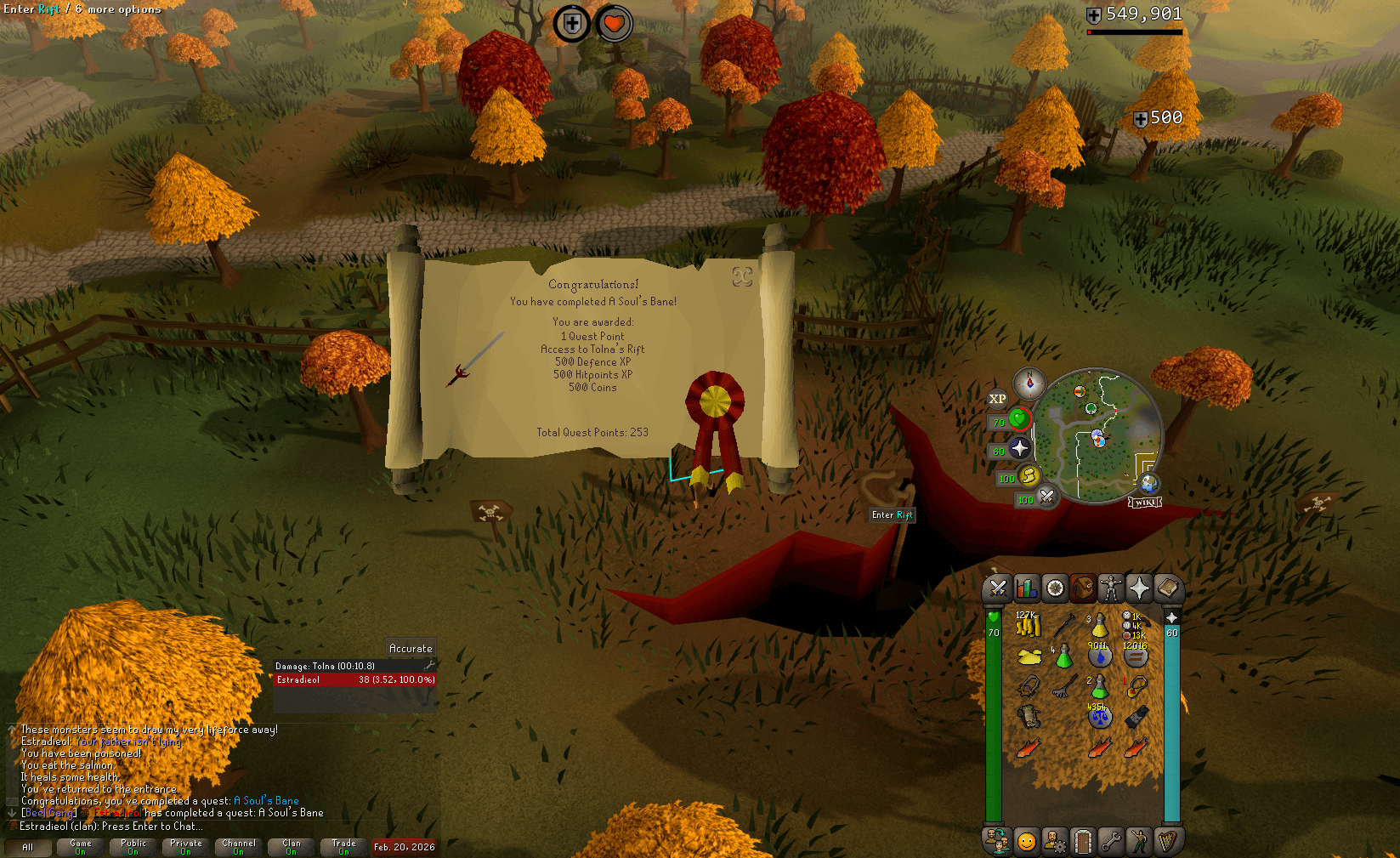Open the Worn Equipment tab

tap(1110, 588)
